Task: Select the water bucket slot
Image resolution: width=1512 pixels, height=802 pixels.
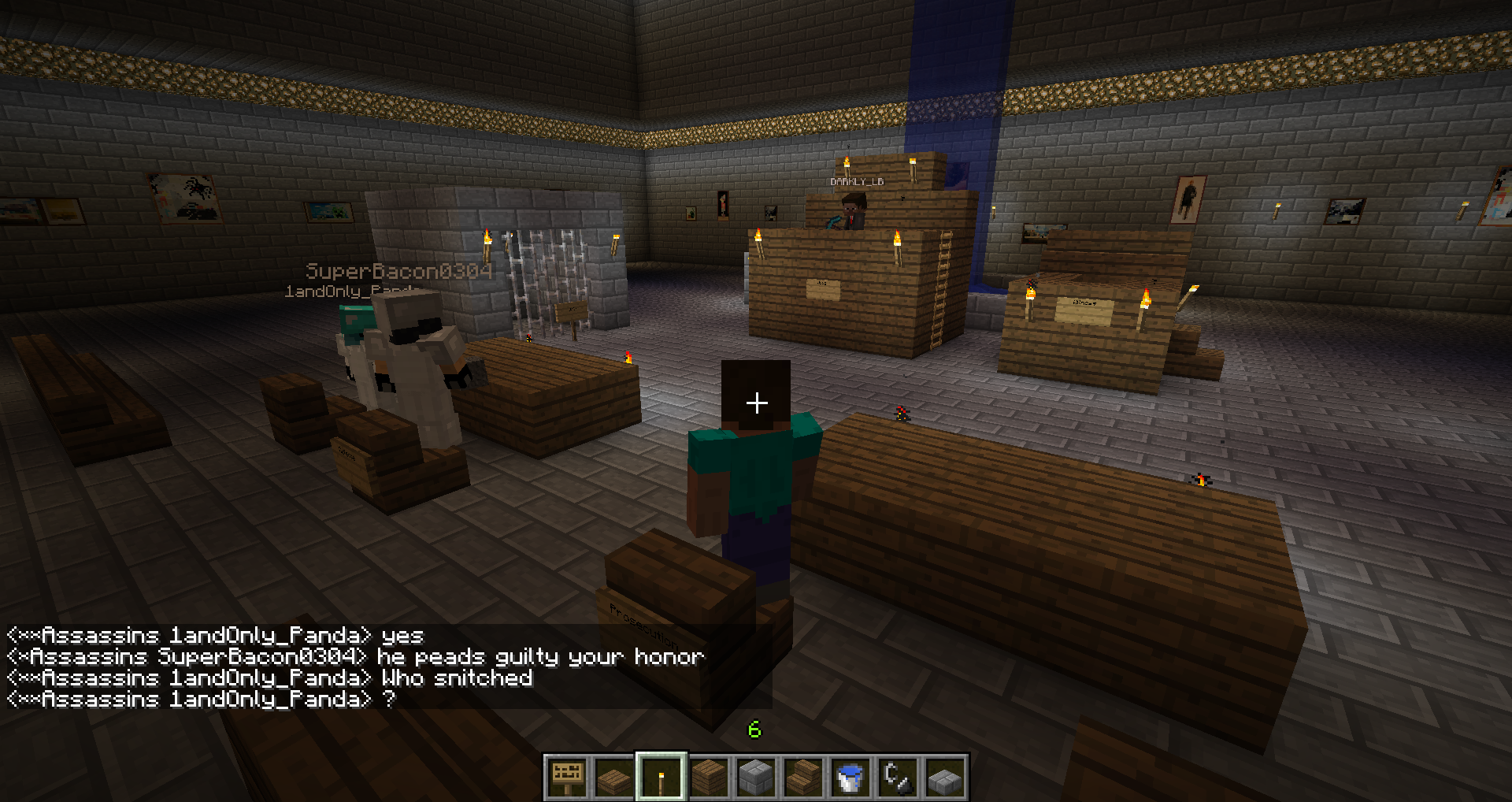Action: 850,777
